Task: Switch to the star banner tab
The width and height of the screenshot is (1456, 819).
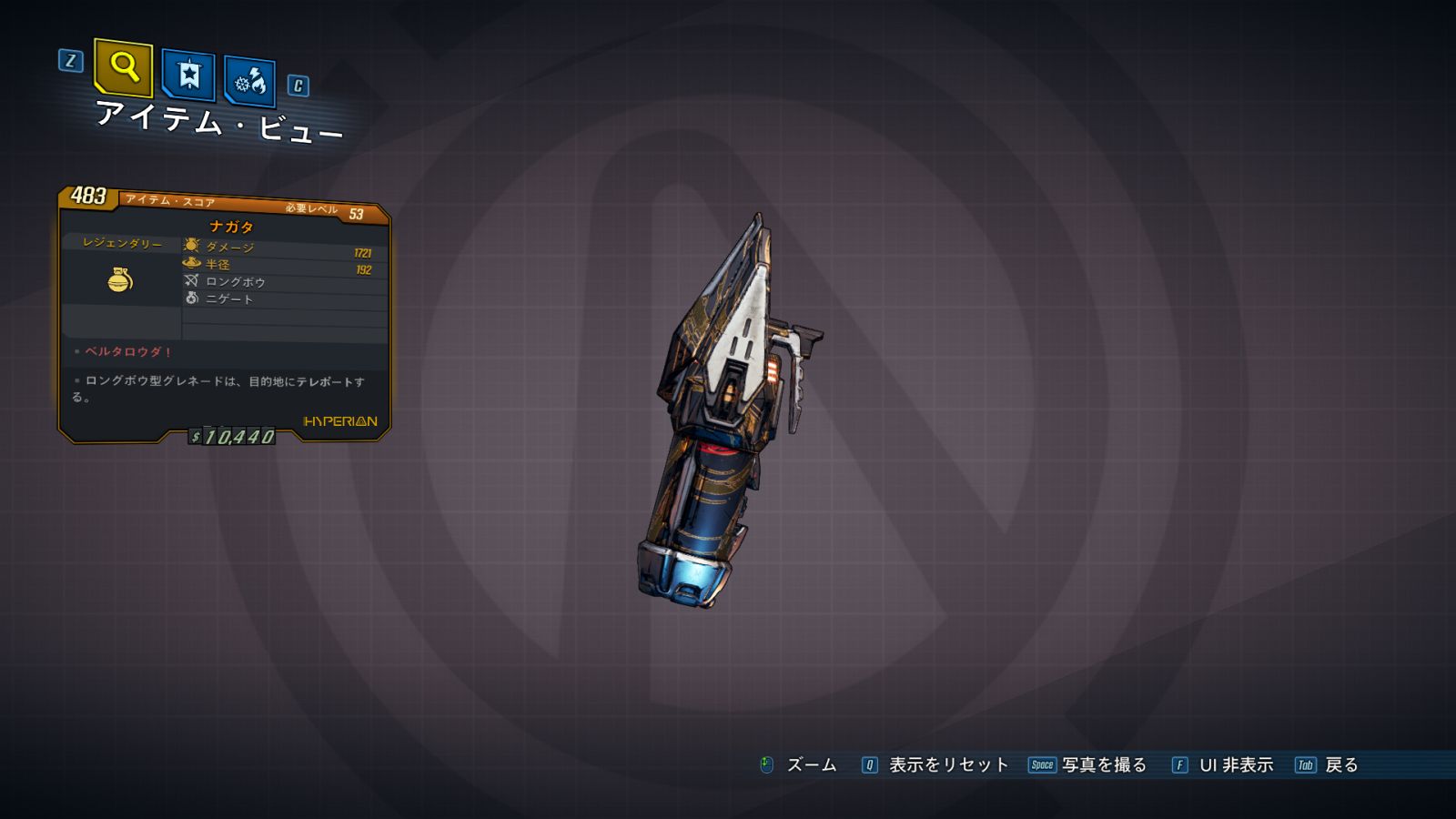Action: [188, 75]
